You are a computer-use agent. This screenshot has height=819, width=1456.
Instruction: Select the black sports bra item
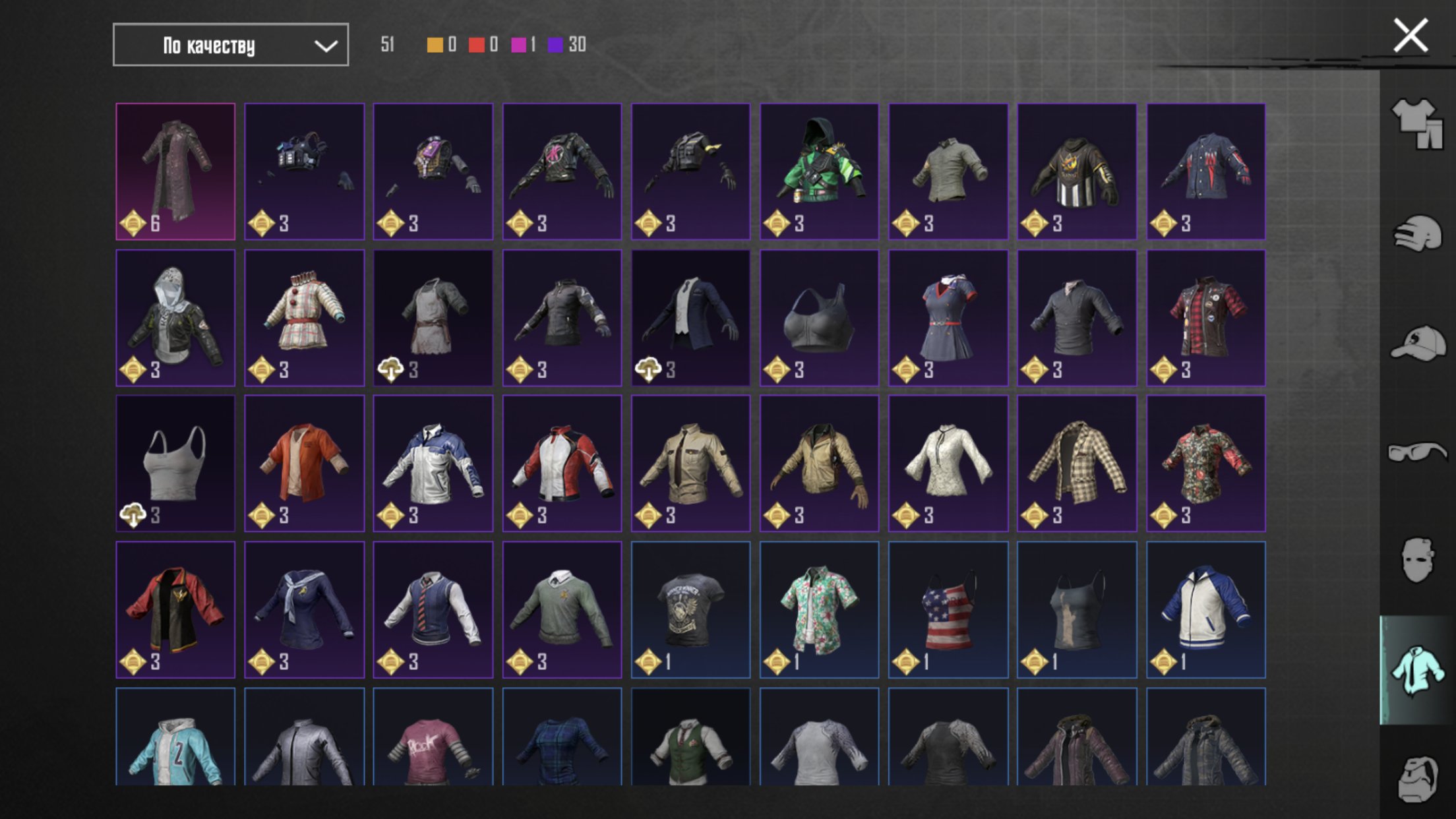(x=819, y=318)
